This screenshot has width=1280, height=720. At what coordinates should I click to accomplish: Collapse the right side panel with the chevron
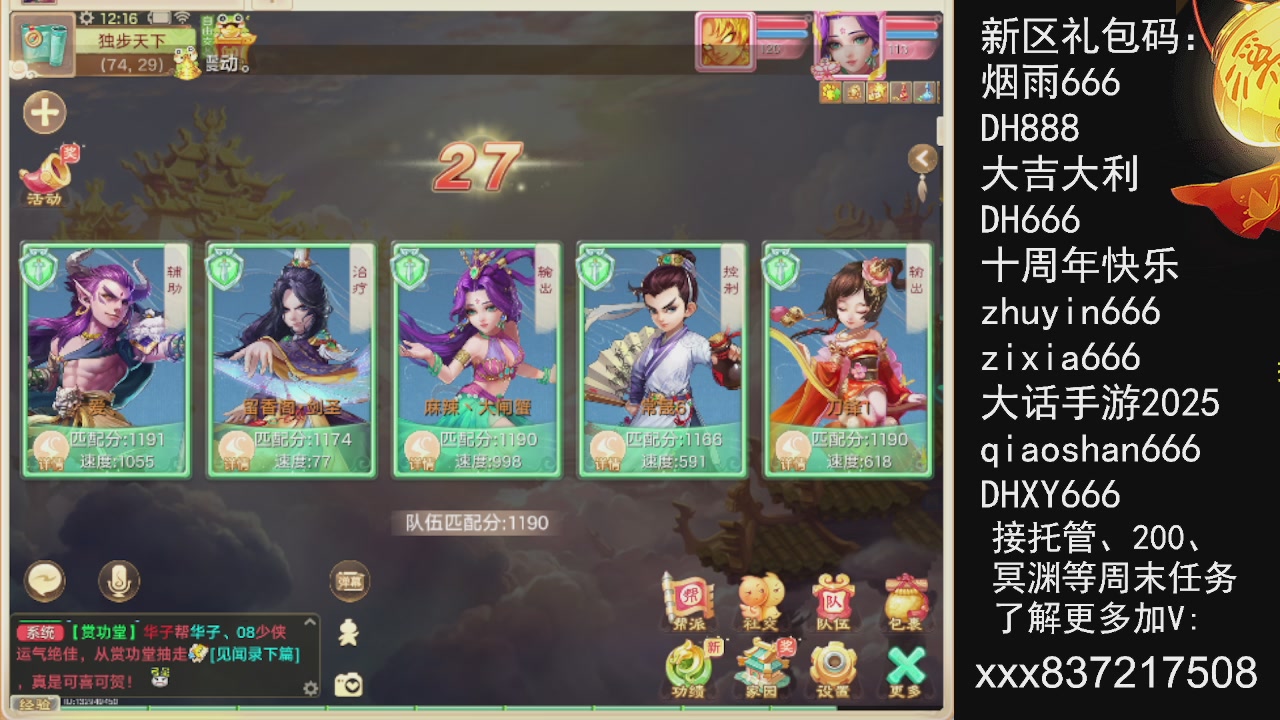[922, 157]
